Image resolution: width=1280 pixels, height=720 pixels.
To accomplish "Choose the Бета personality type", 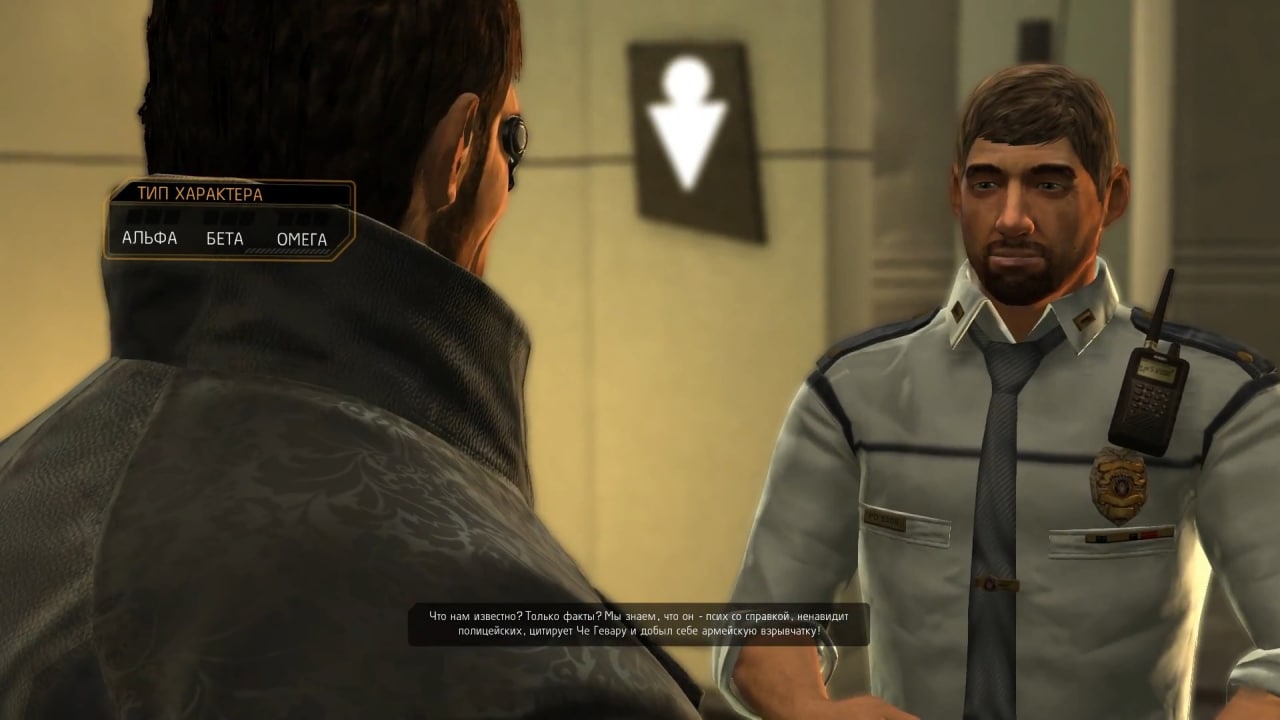I will click(x=225, y=238).
